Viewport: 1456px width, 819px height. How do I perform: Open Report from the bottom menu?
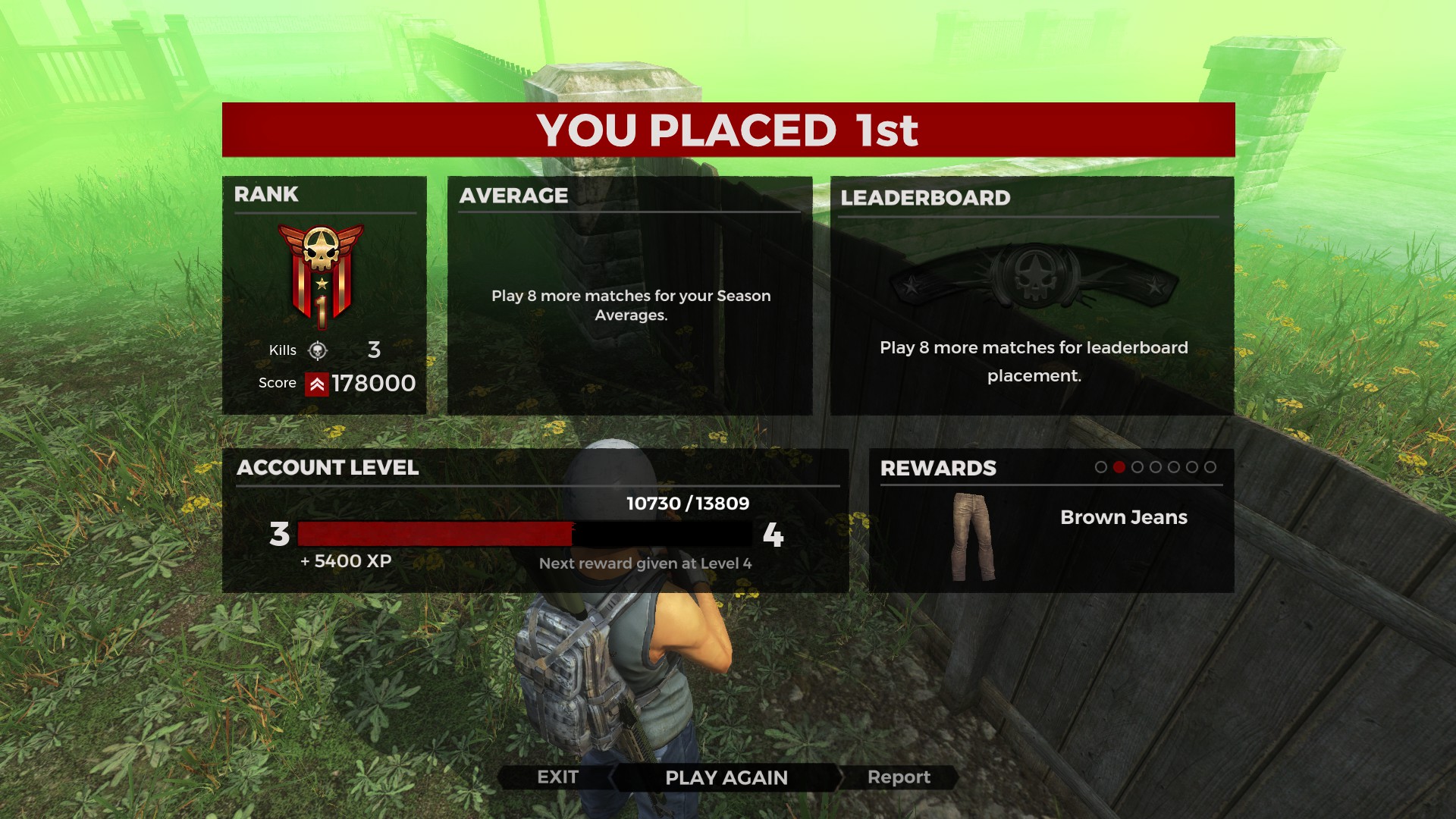899,777
